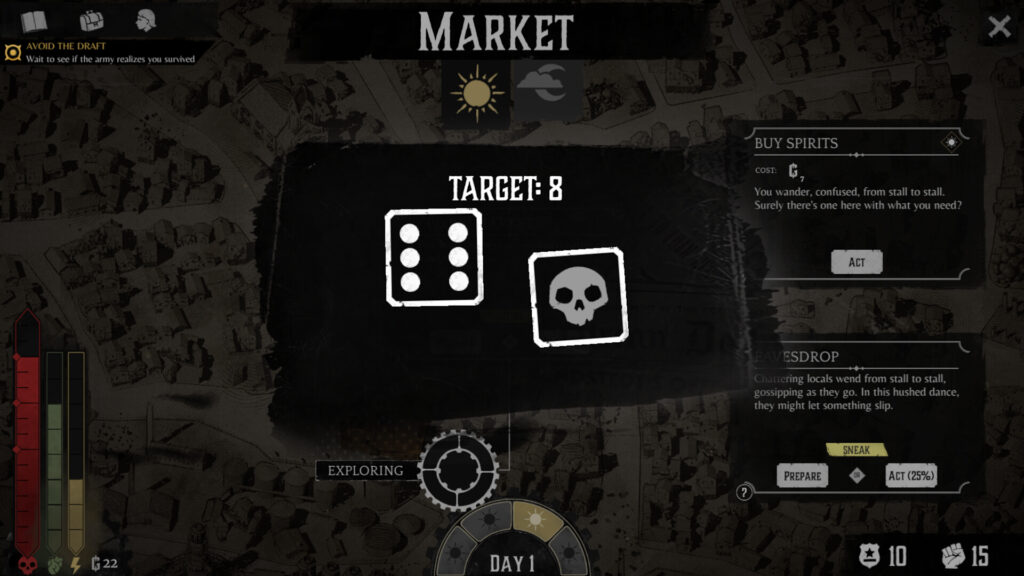Select the sun daytime icon
The height and width of the screenshot is (576, 1024).
[477, 93]
